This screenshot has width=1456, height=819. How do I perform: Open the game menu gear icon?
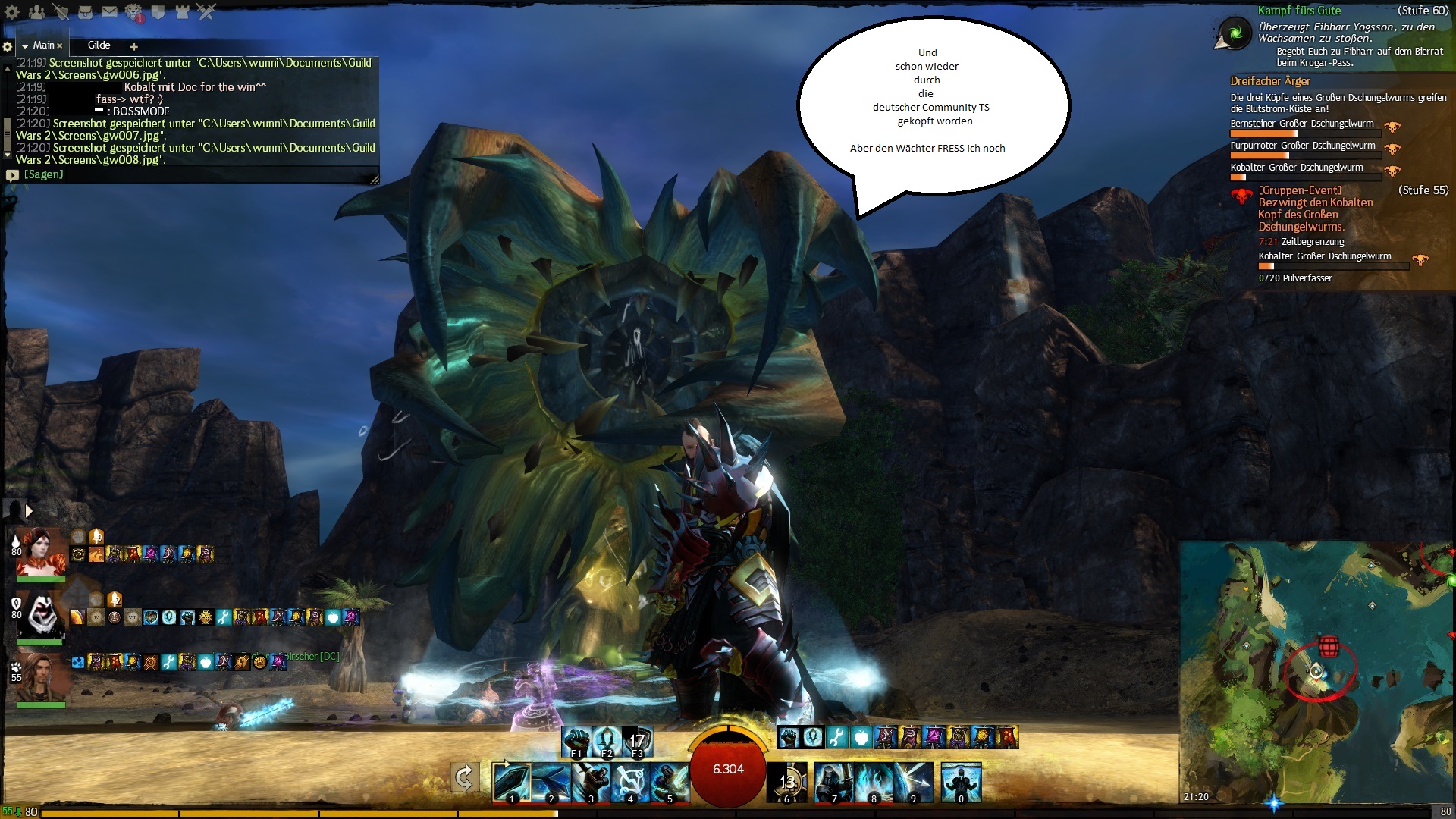12,12
